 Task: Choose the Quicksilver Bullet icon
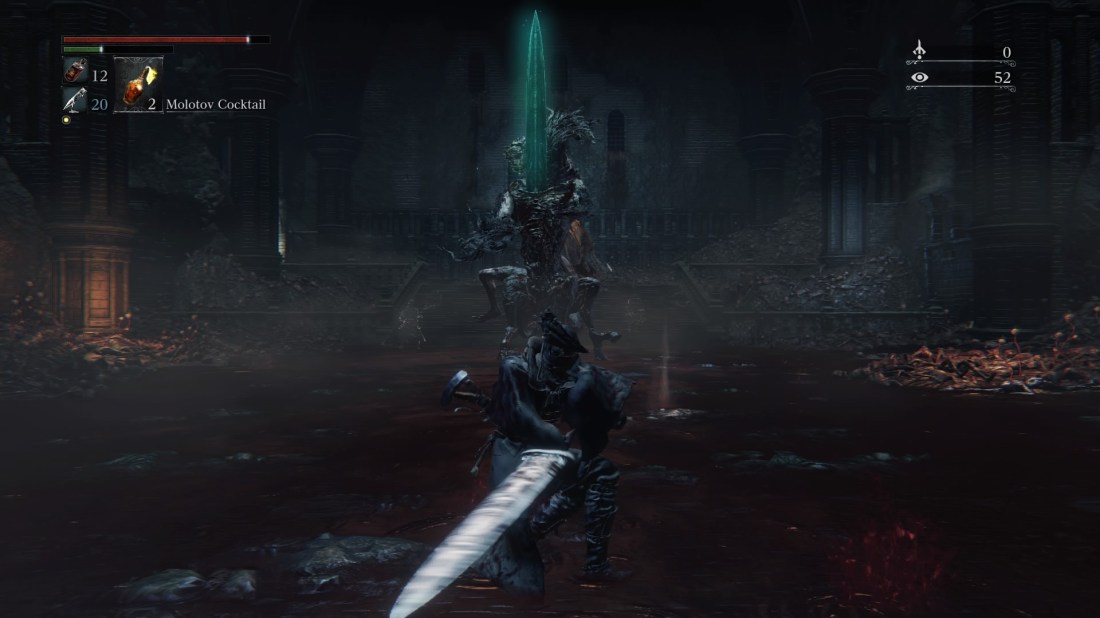[x=75, y=101]
